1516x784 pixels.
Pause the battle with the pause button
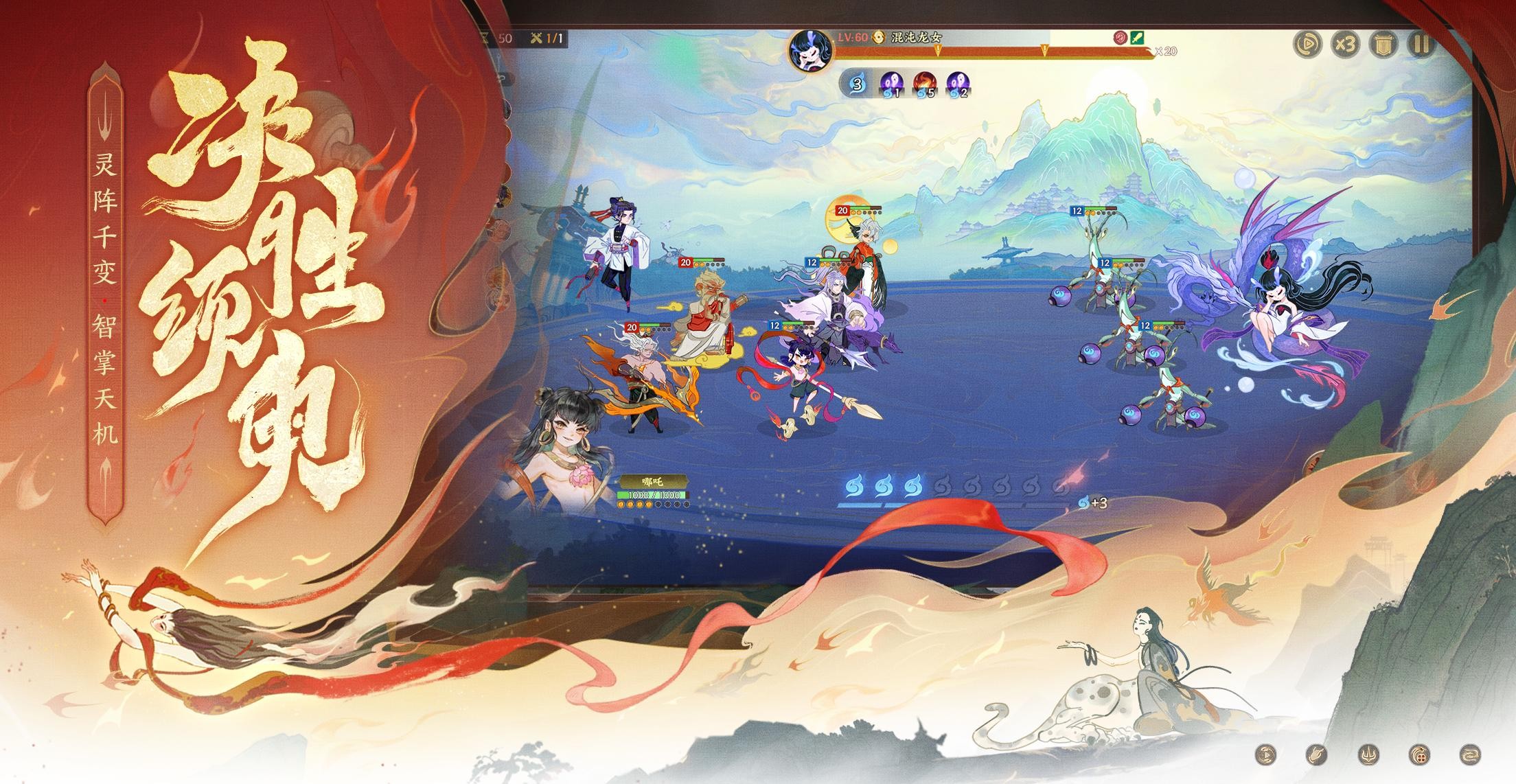coord(1421,45)
